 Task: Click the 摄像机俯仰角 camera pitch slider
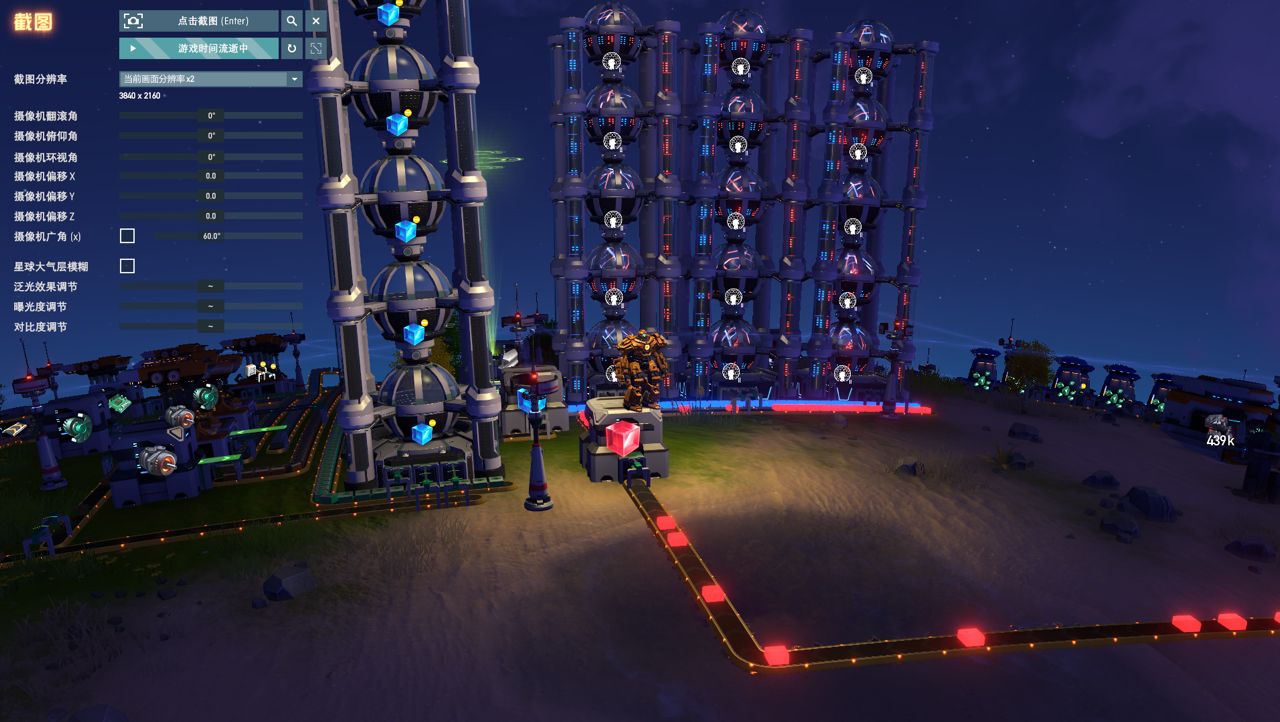point(211,136)
